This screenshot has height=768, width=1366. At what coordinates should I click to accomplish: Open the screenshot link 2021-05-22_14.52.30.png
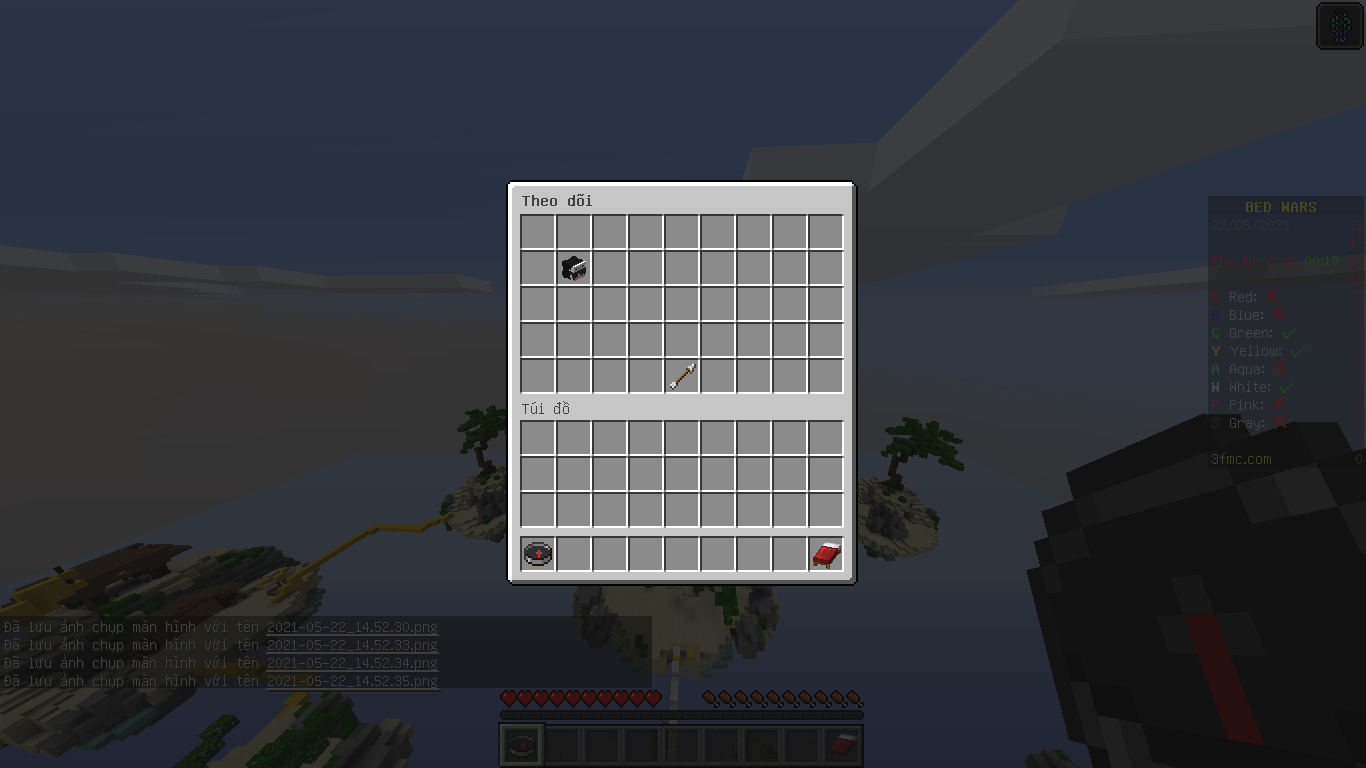[x=352, y=627]
